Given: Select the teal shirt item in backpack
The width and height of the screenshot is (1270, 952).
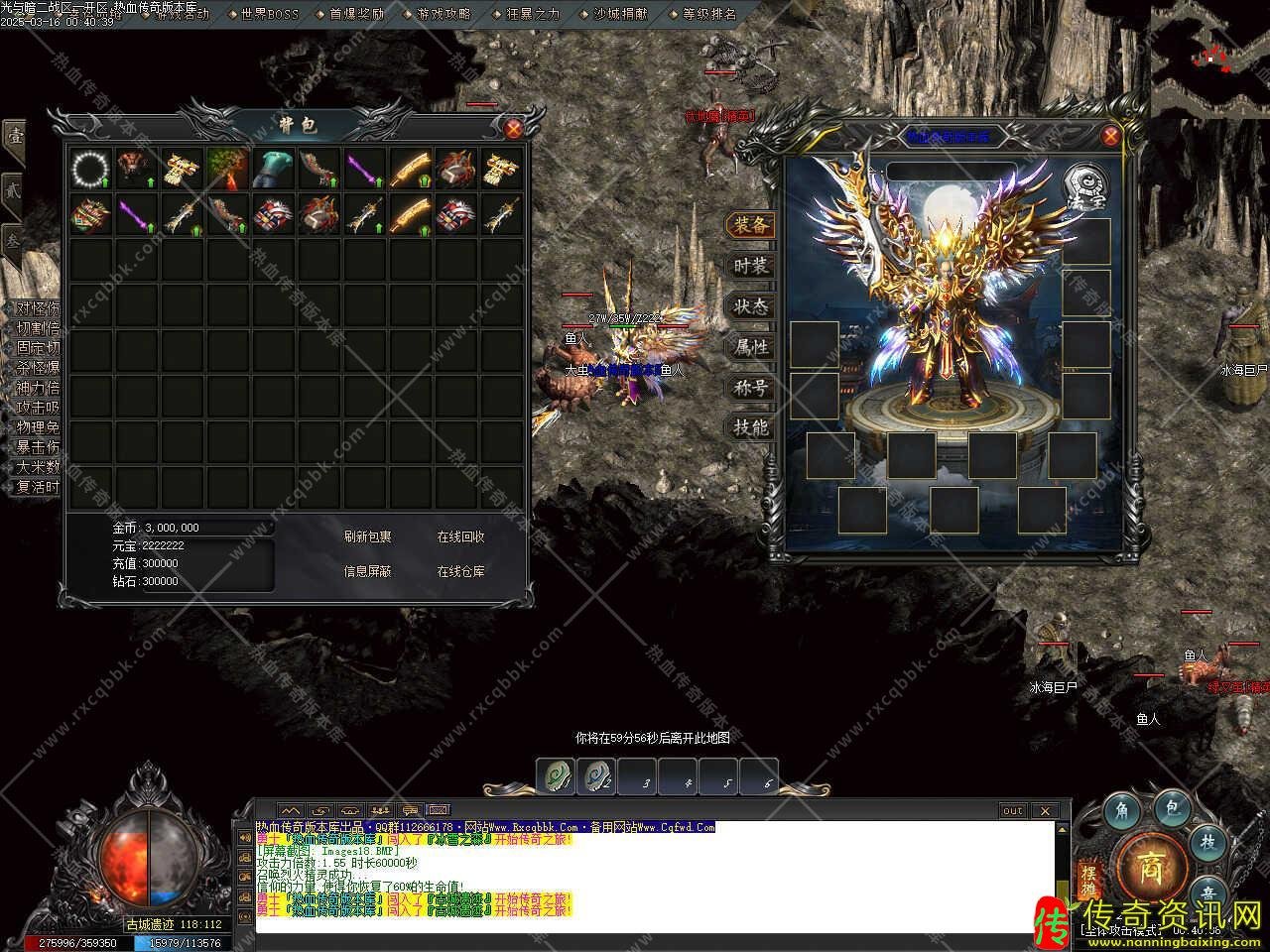Looking at the screenshot, I should 273,170.
